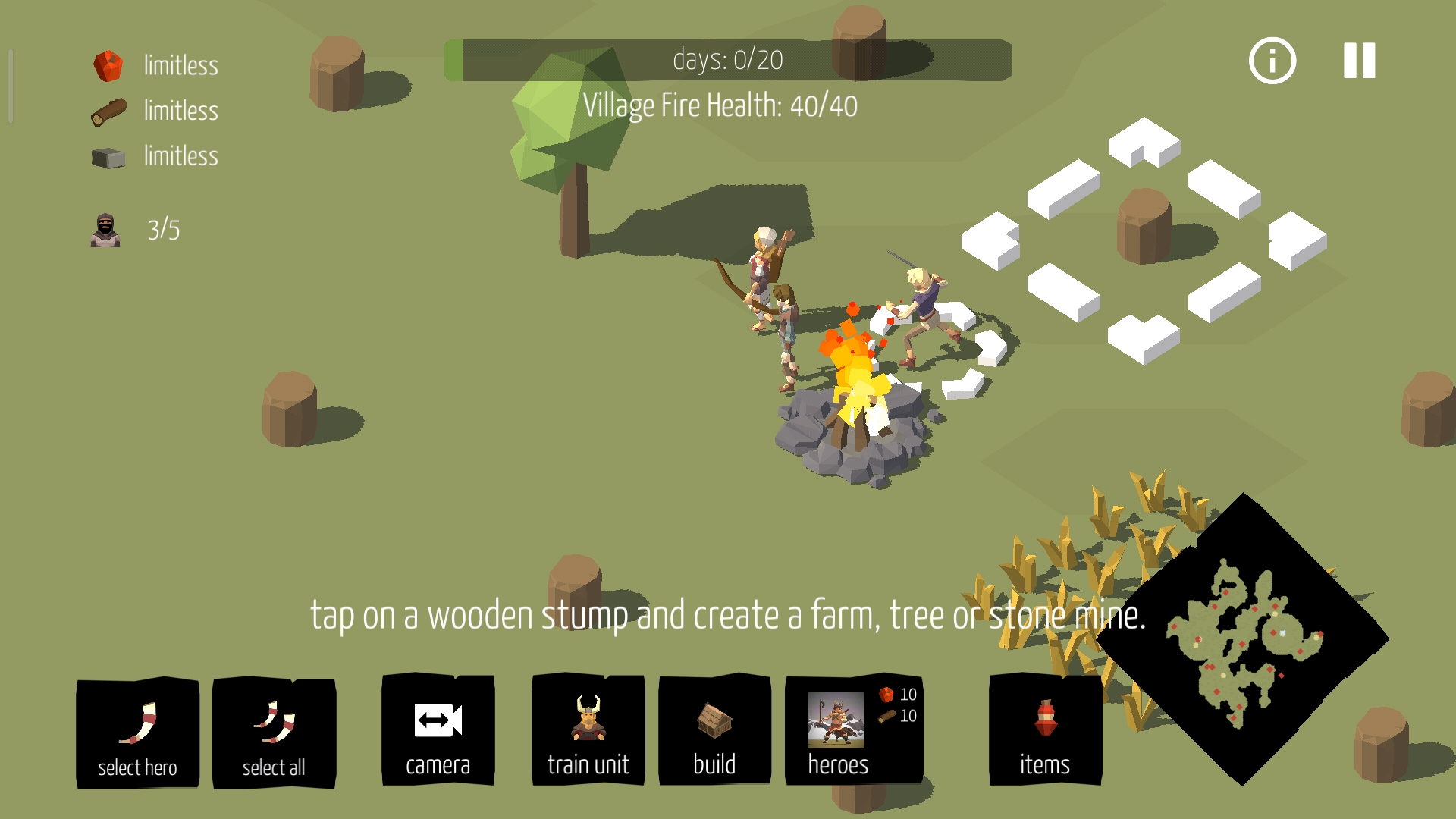
Task: Click the wood log resource icon
Action: [108, 111]
